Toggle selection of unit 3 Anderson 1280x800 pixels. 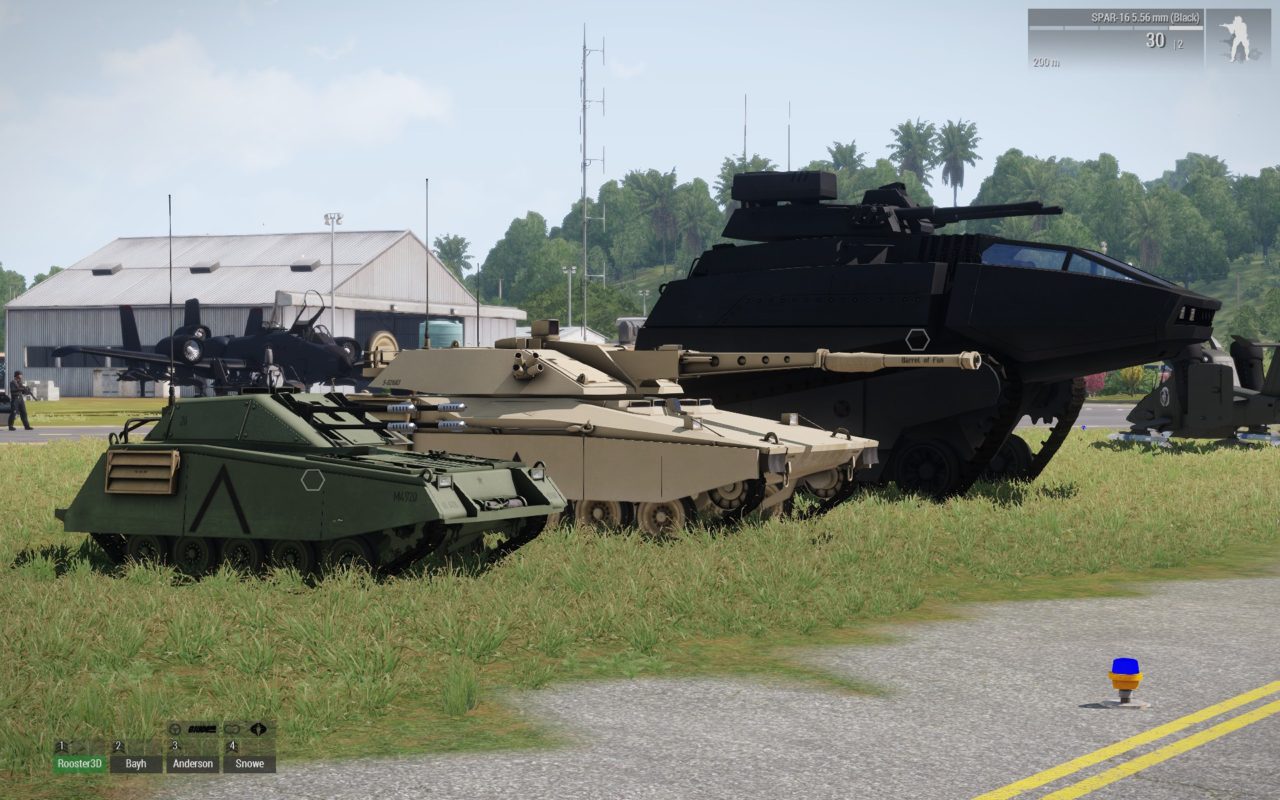click(x=193, y=762)
